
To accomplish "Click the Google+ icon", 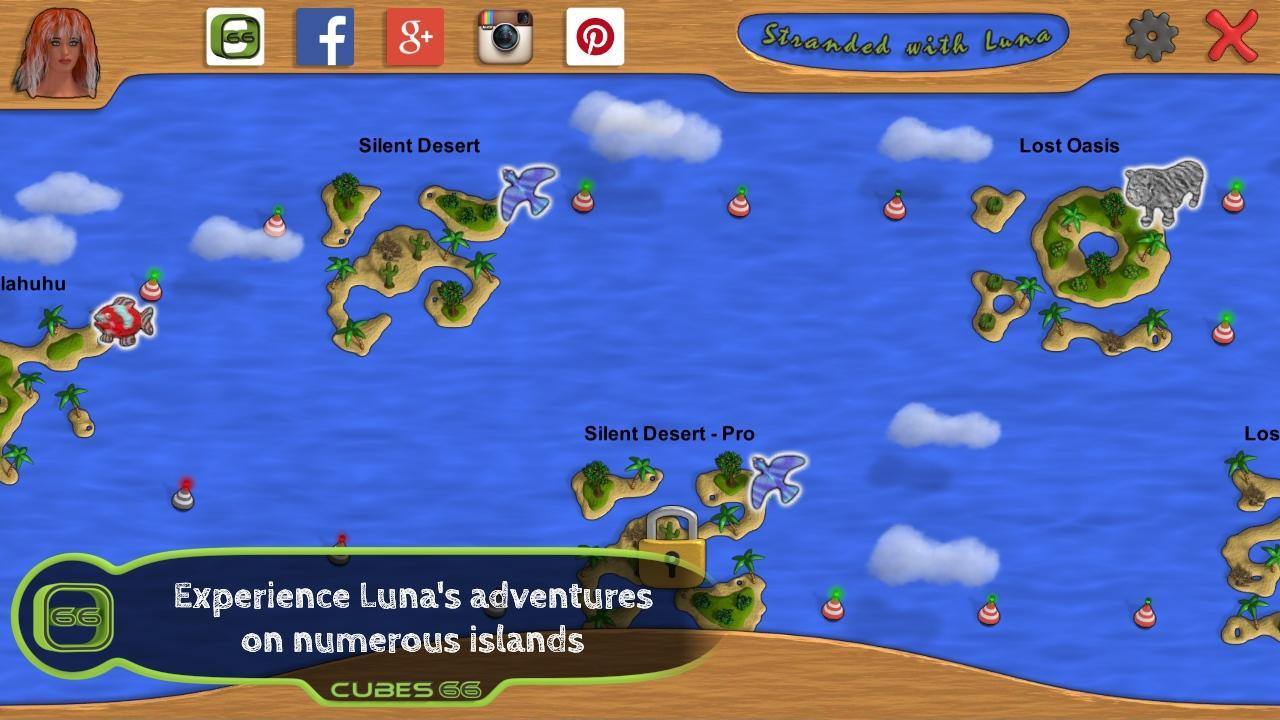I will pos(413,36).
